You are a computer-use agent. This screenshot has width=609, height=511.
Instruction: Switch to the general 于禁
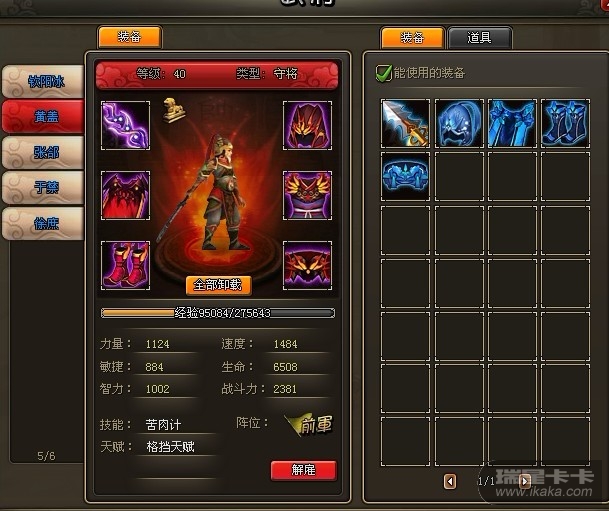[42, 188]
